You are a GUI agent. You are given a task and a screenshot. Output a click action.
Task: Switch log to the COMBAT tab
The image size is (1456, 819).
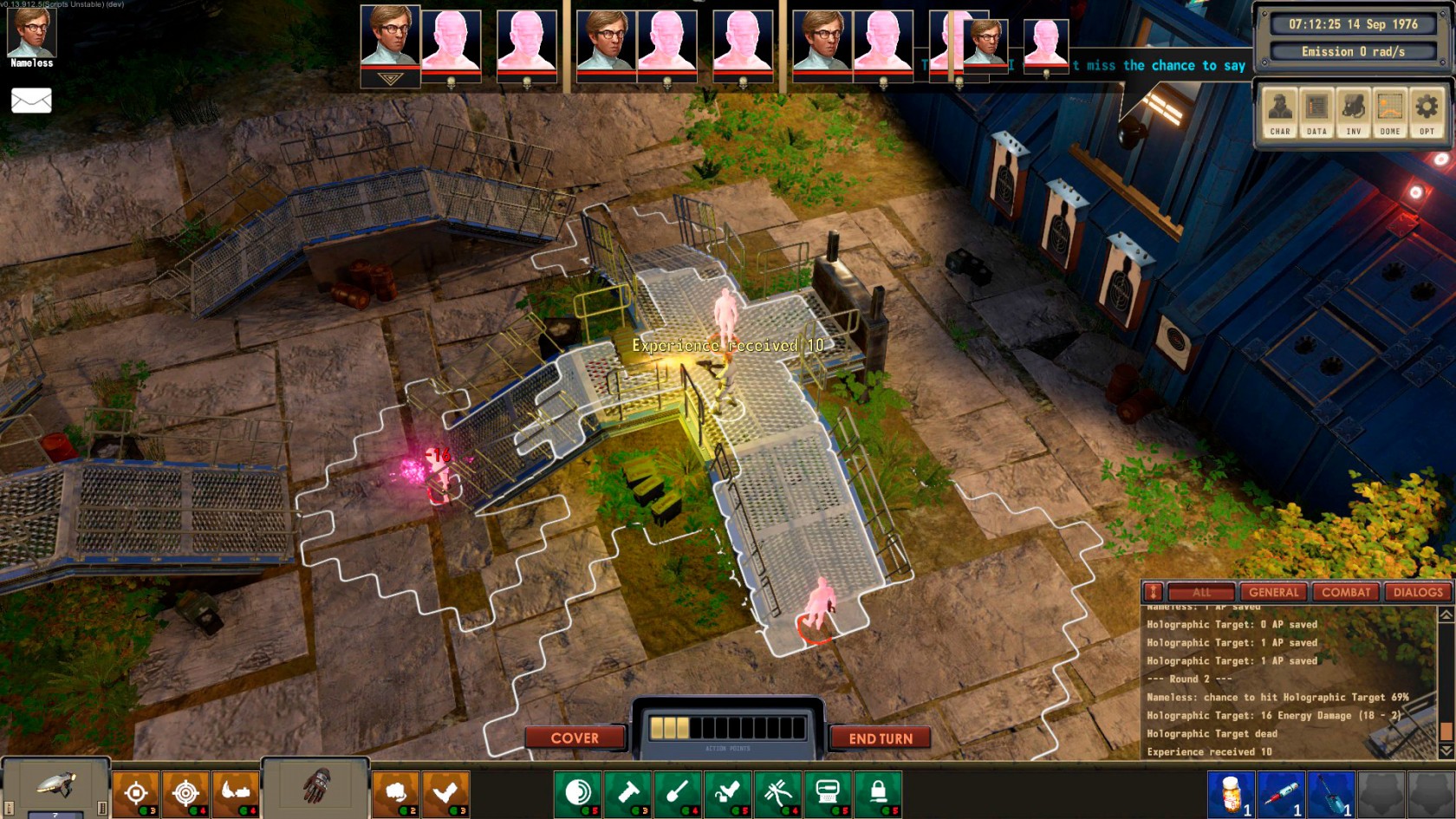pyautogui.click(x=1346, y=593)
